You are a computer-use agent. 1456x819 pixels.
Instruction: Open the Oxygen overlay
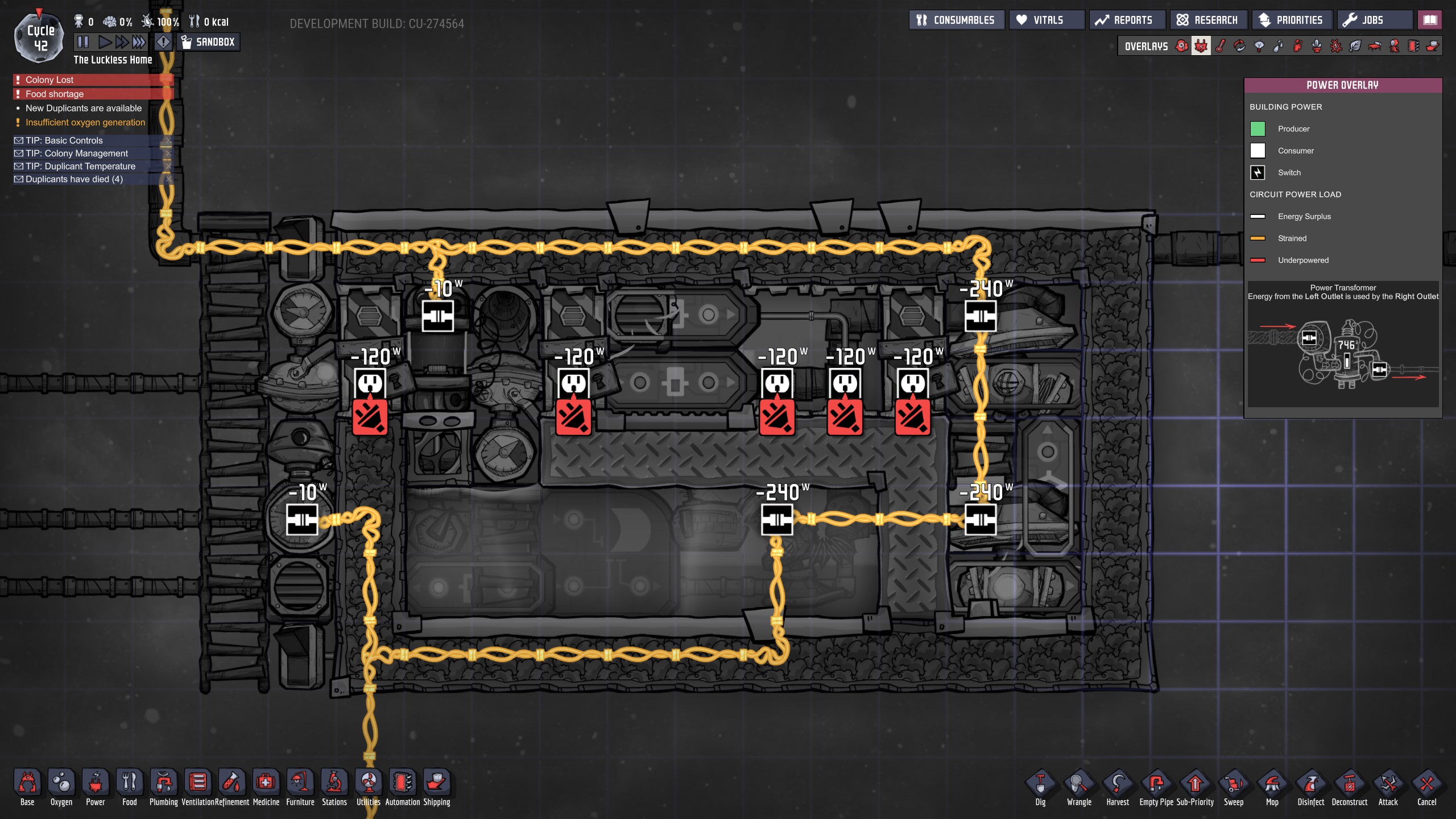1181,45
